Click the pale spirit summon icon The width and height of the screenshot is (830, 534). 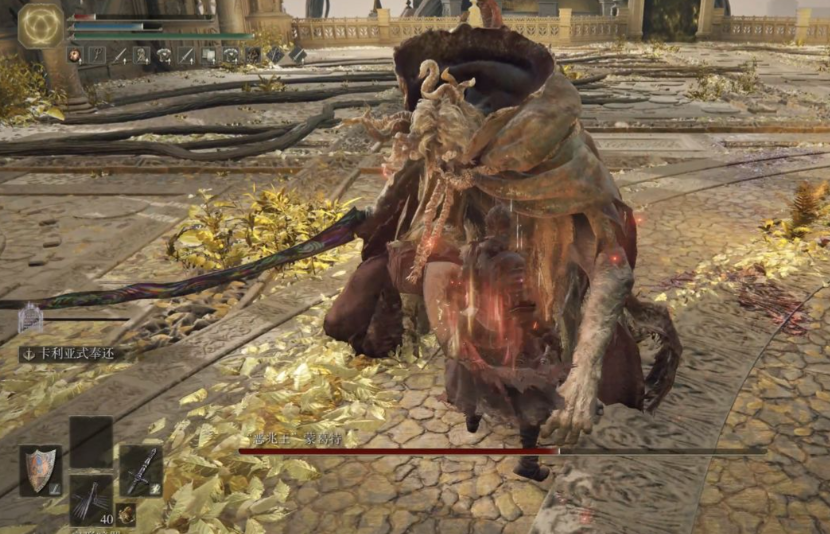pyautogui.click(x=31, y=319)
